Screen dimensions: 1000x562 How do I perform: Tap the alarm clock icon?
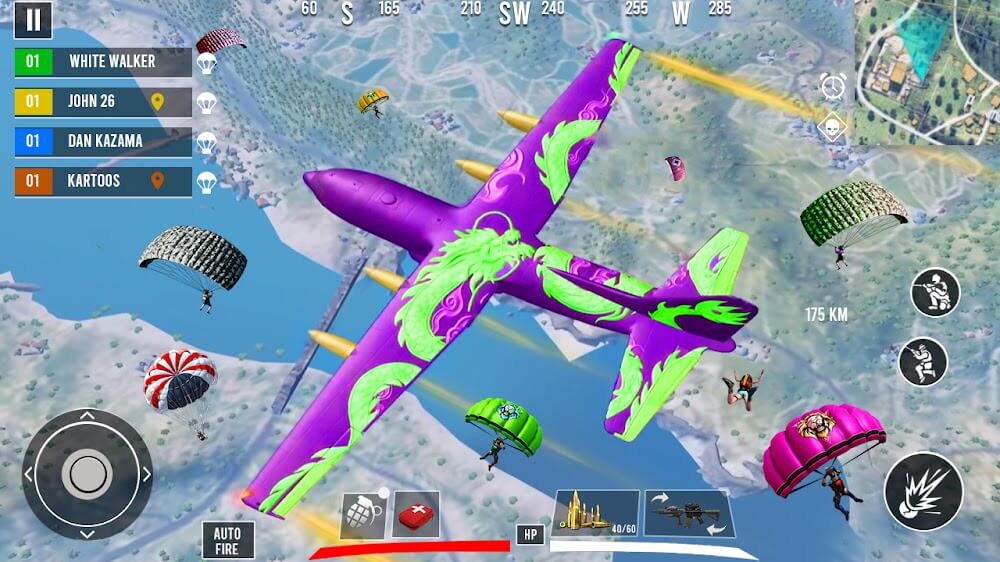click(833, 86)
